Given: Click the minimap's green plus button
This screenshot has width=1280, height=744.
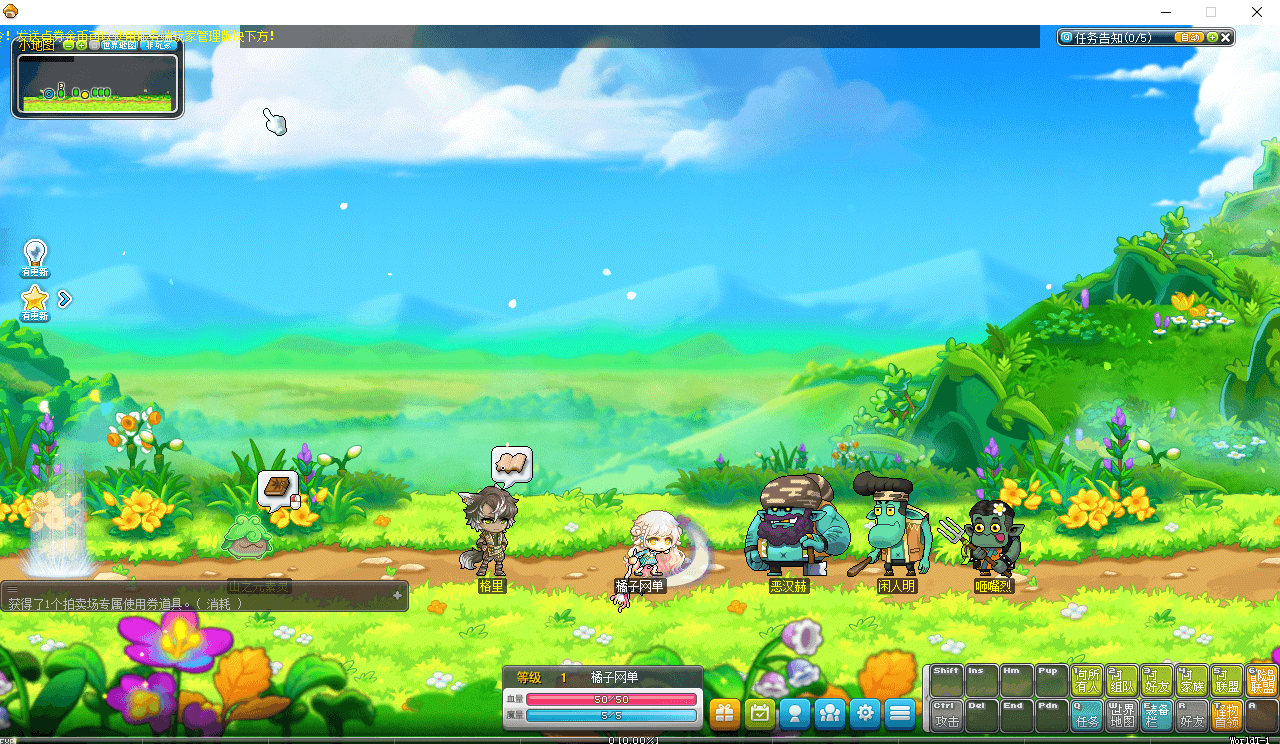Looking at the screenshot, I should [81, 44].
